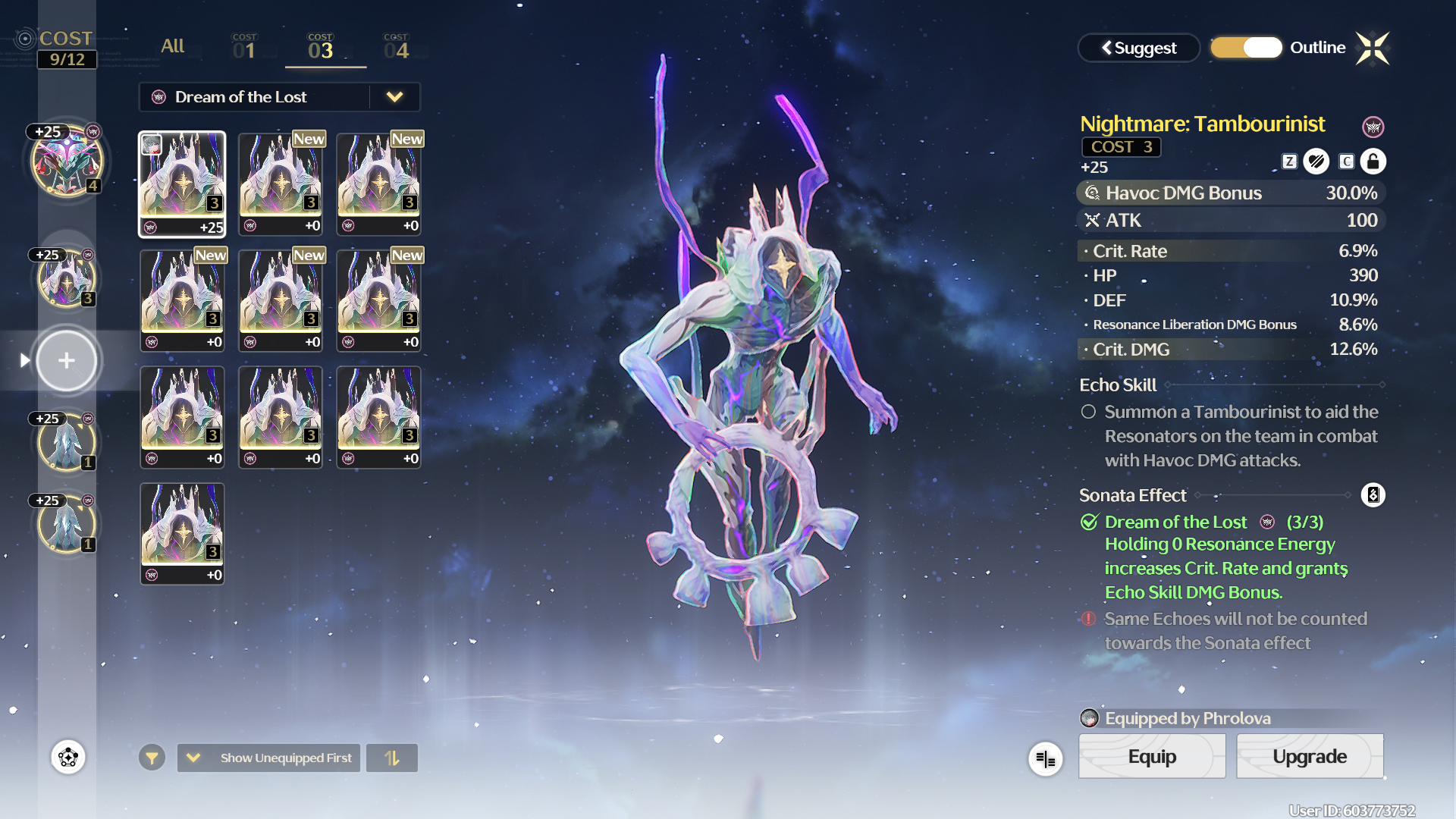Close the echo screen with X
The height and width of the screenshot is (819, 1456).
click(1373, 49)
